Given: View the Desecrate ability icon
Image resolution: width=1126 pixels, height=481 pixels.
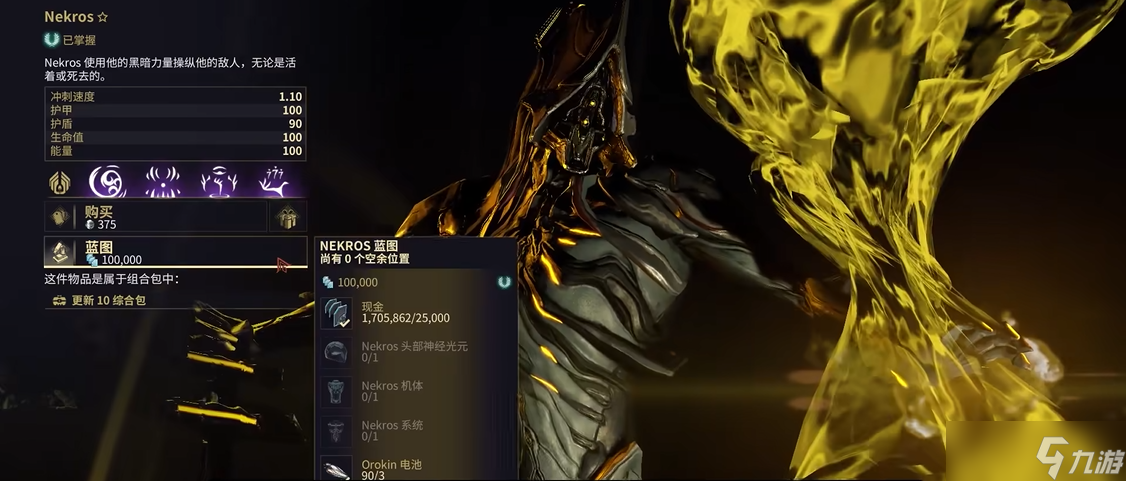Looking at the screenshot, I should coord(215,182).
